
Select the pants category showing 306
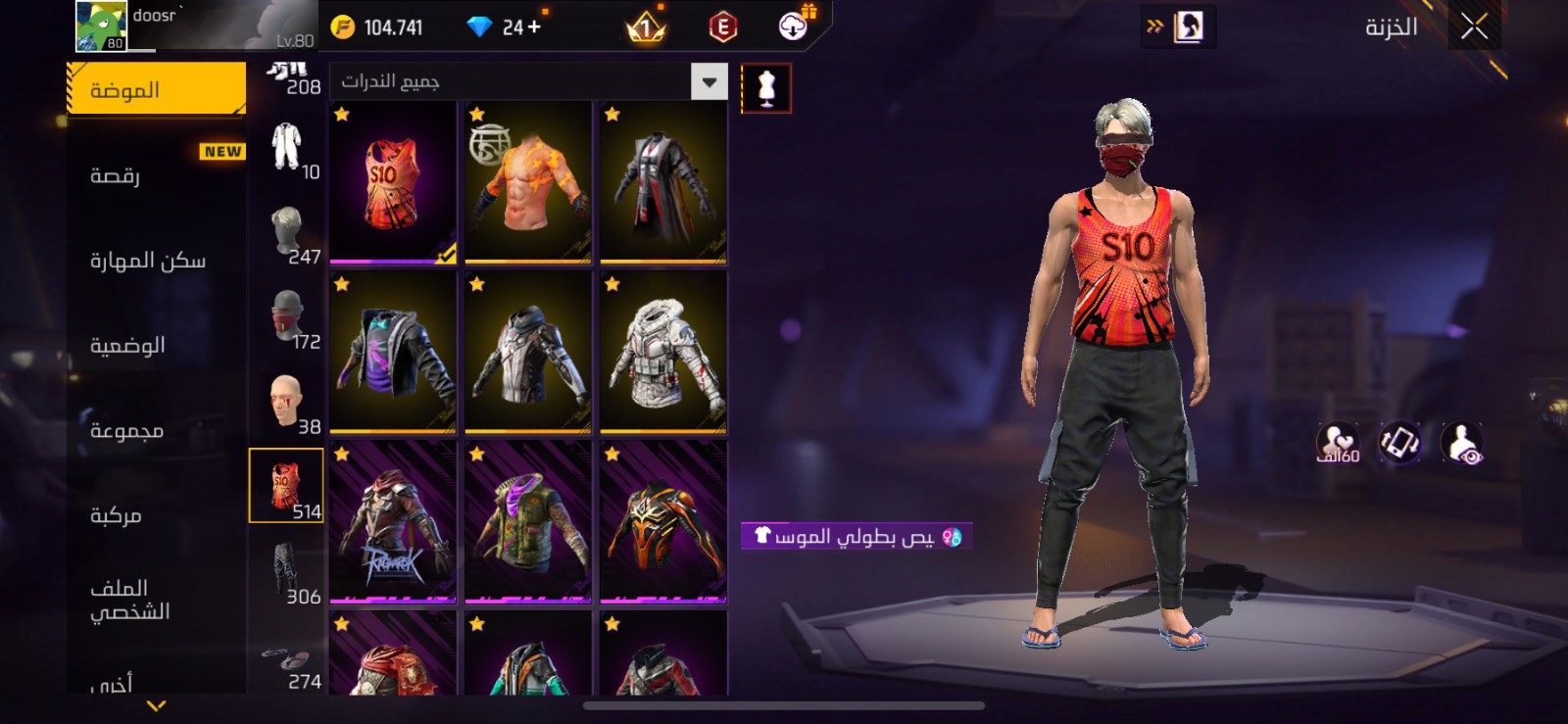pyautogui.click(x=287, y=575)
